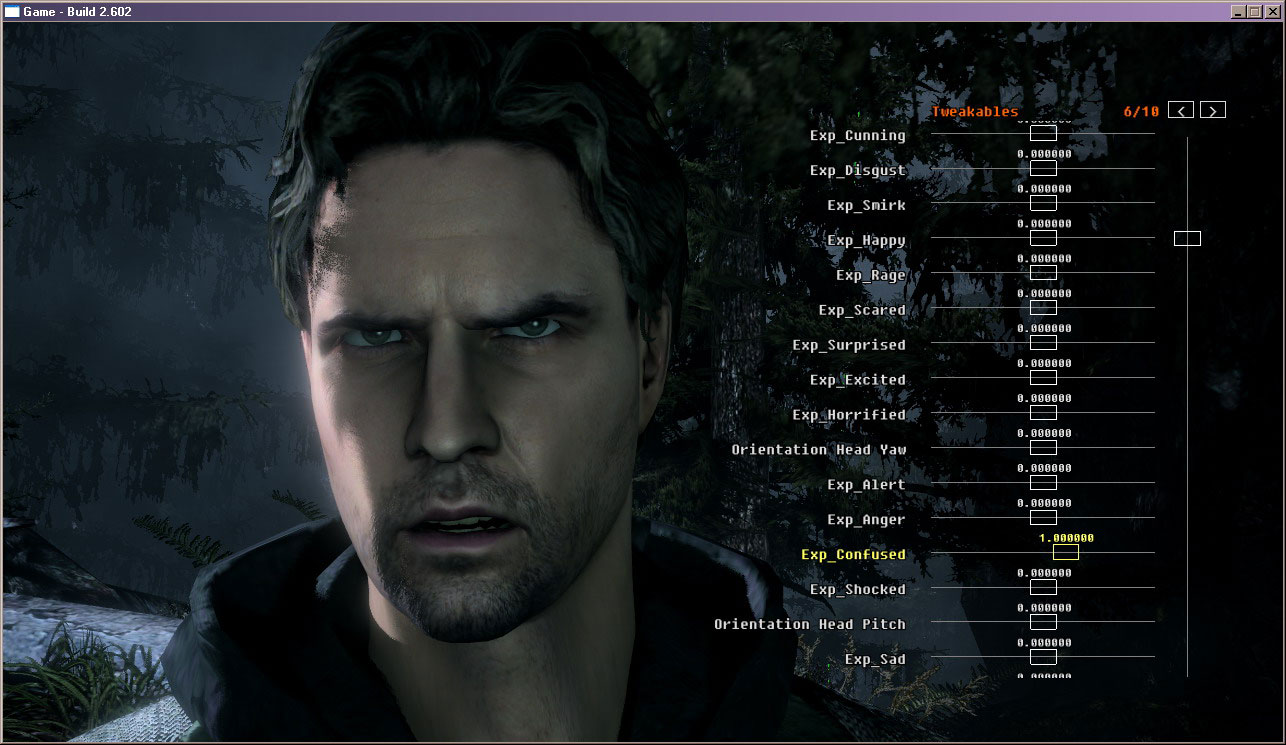Click the Exp_Disgust slider handle
The height and width of the screenshot is (745, 1286).
click(1043, 168)
